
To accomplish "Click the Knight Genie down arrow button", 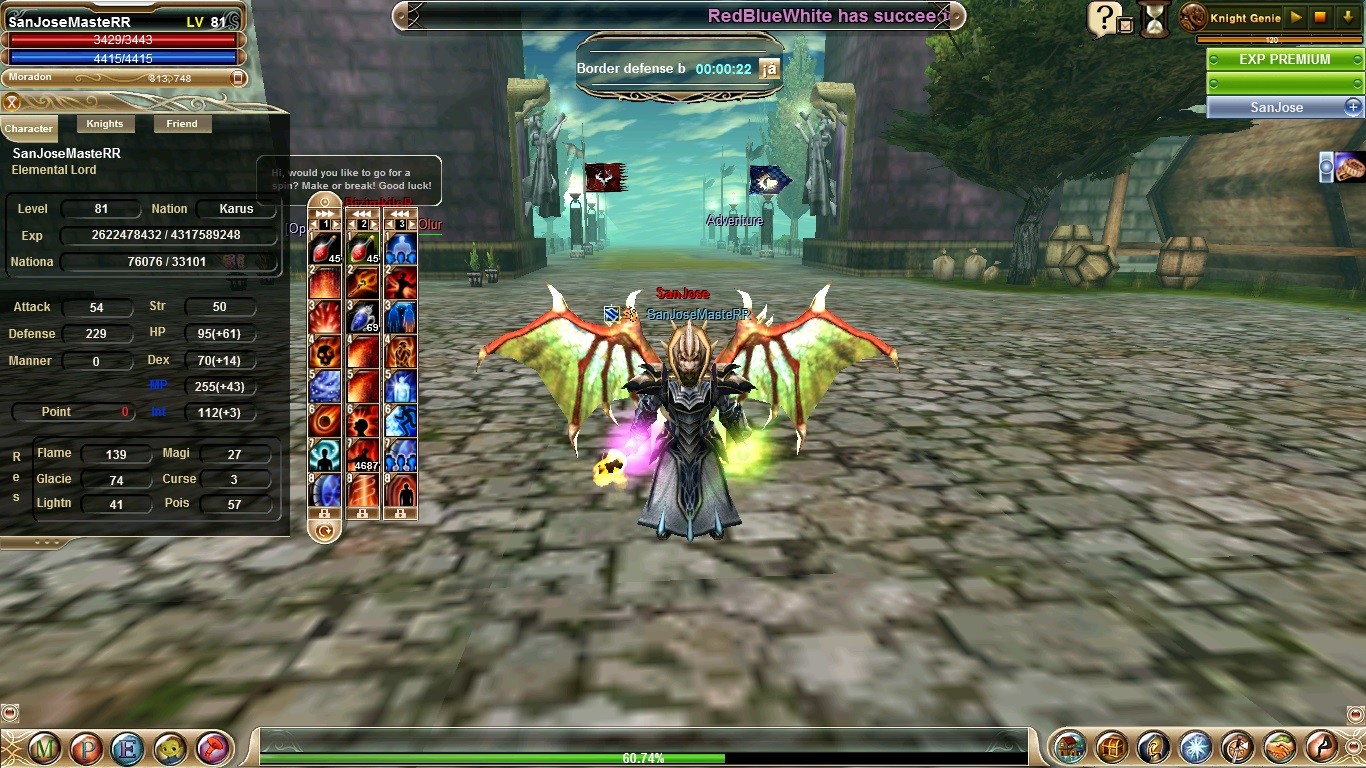I will 1348,18.
